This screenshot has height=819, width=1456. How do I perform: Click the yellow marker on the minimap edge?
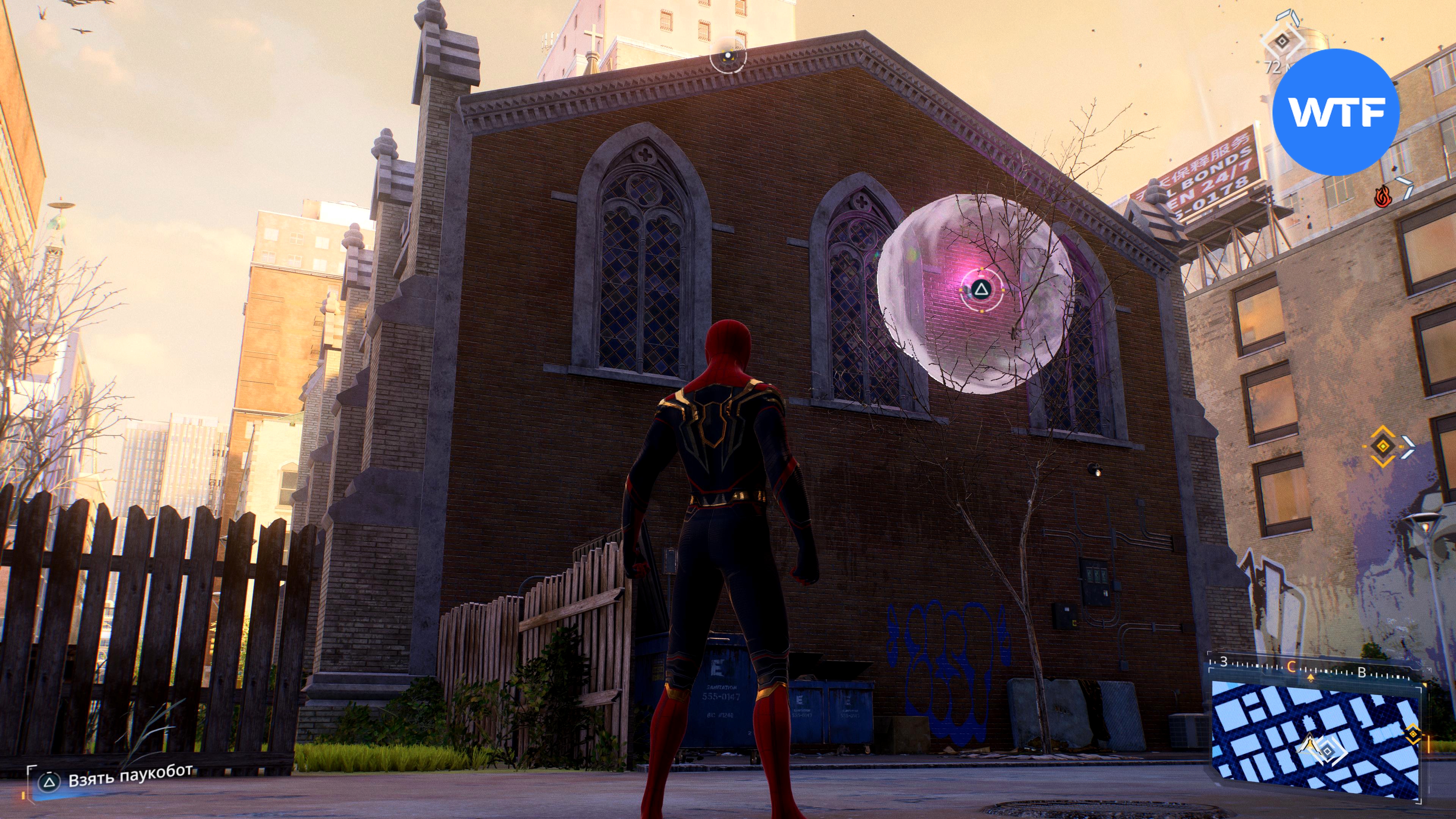click(x=1412, y=734)
